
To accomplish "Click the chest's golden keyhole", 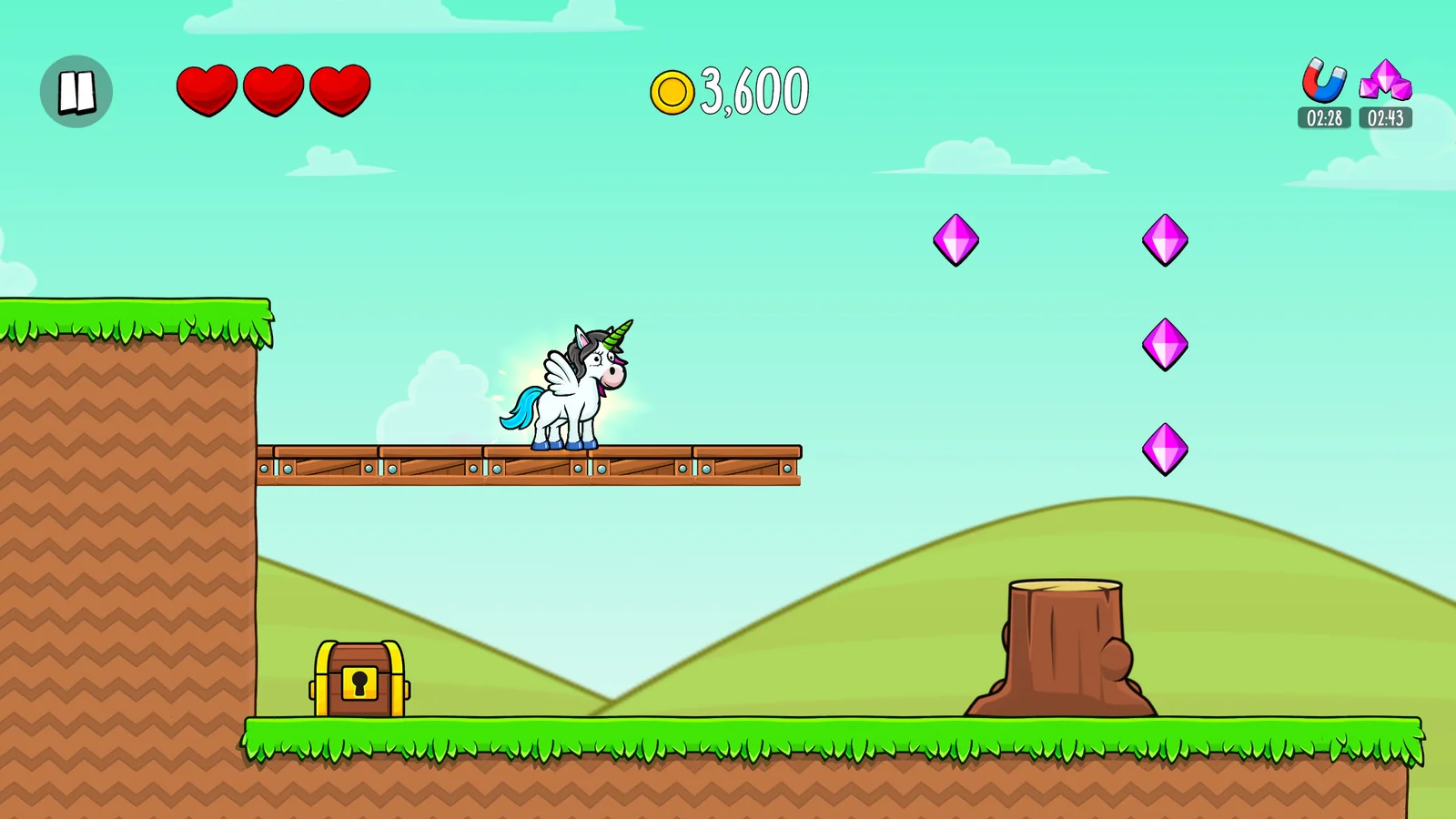I will pyautogui.click(x=360, y=684).
